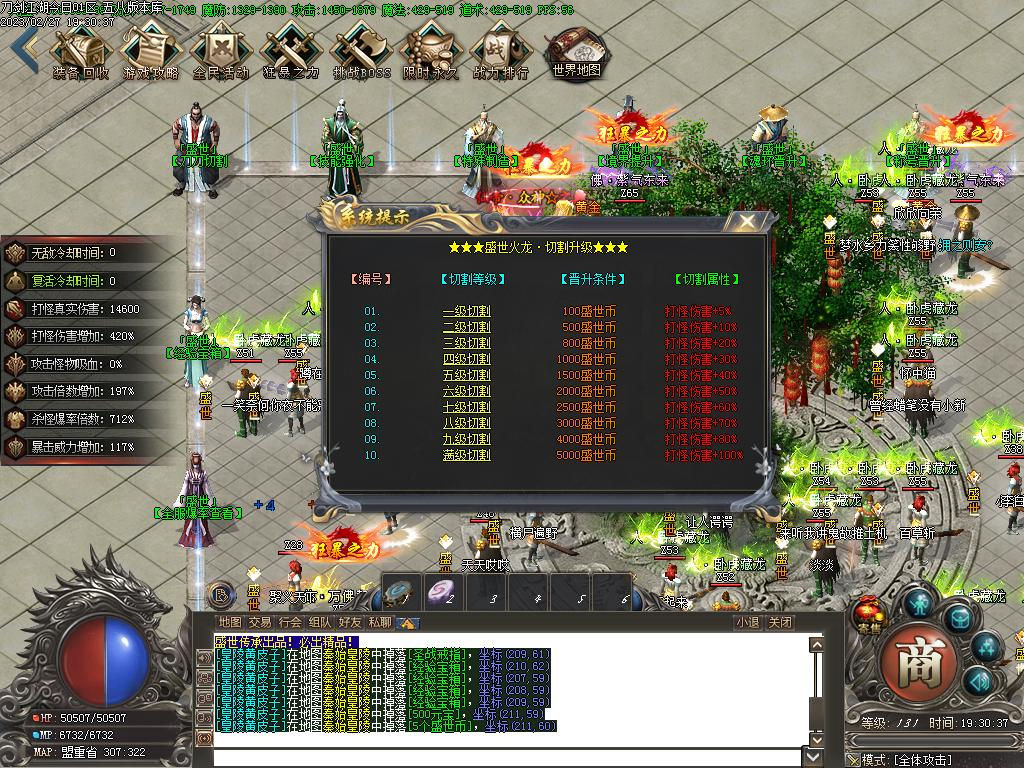Close the 系统提示 dialog window
This screenshot has height=768, width=1024.
coord(746,221)
